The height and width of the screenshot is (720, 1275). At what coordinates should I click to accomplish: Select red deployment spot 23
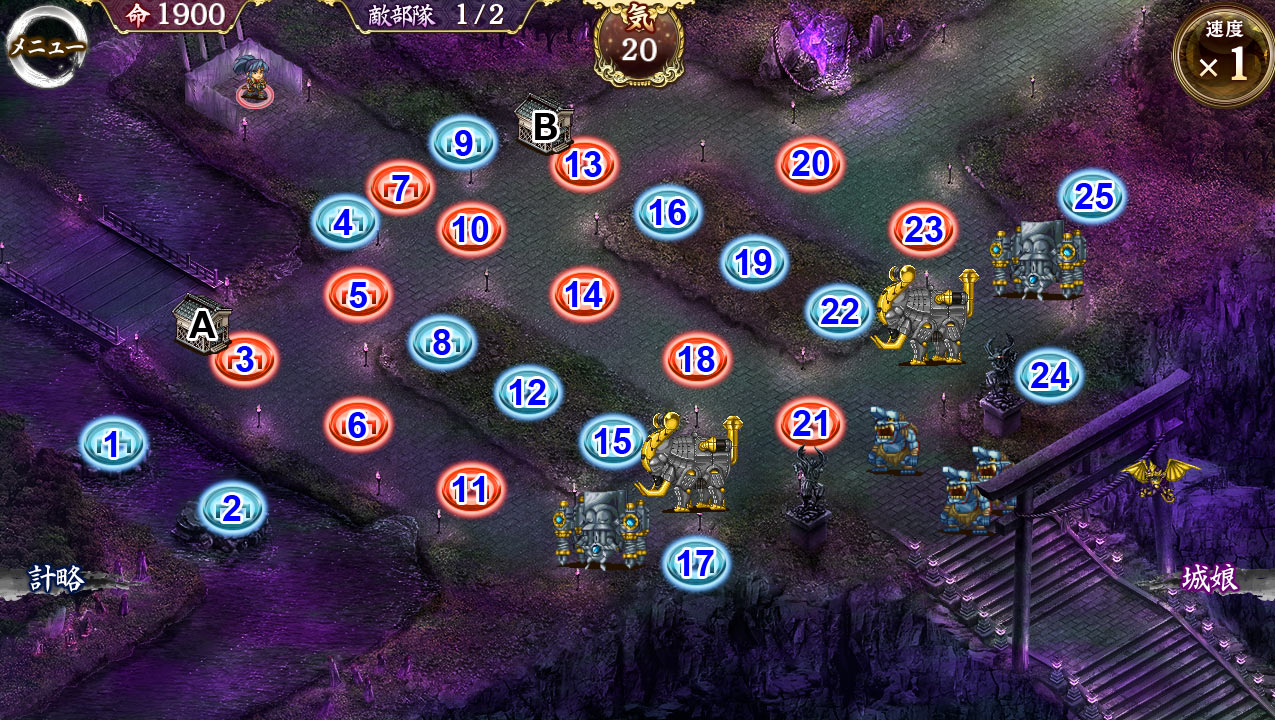[x=924, y=230]
